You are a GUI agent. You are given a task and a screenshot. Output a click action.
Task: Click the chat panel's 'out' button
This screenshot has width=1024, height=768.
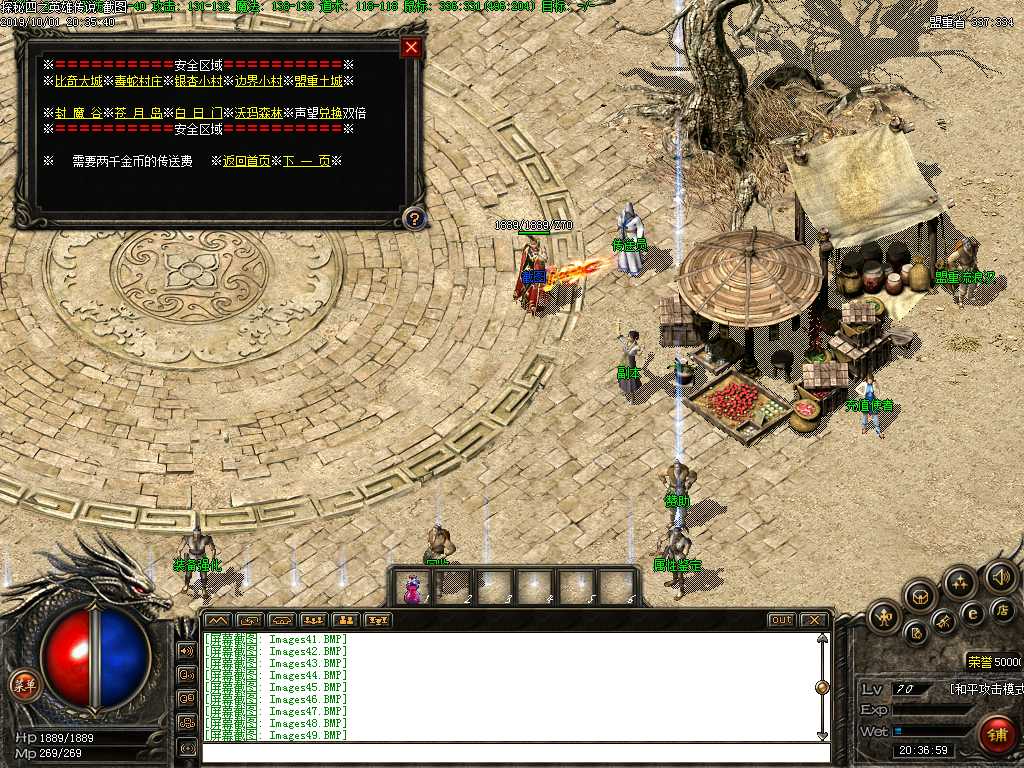pyautogui.click(x=781, y=620)
